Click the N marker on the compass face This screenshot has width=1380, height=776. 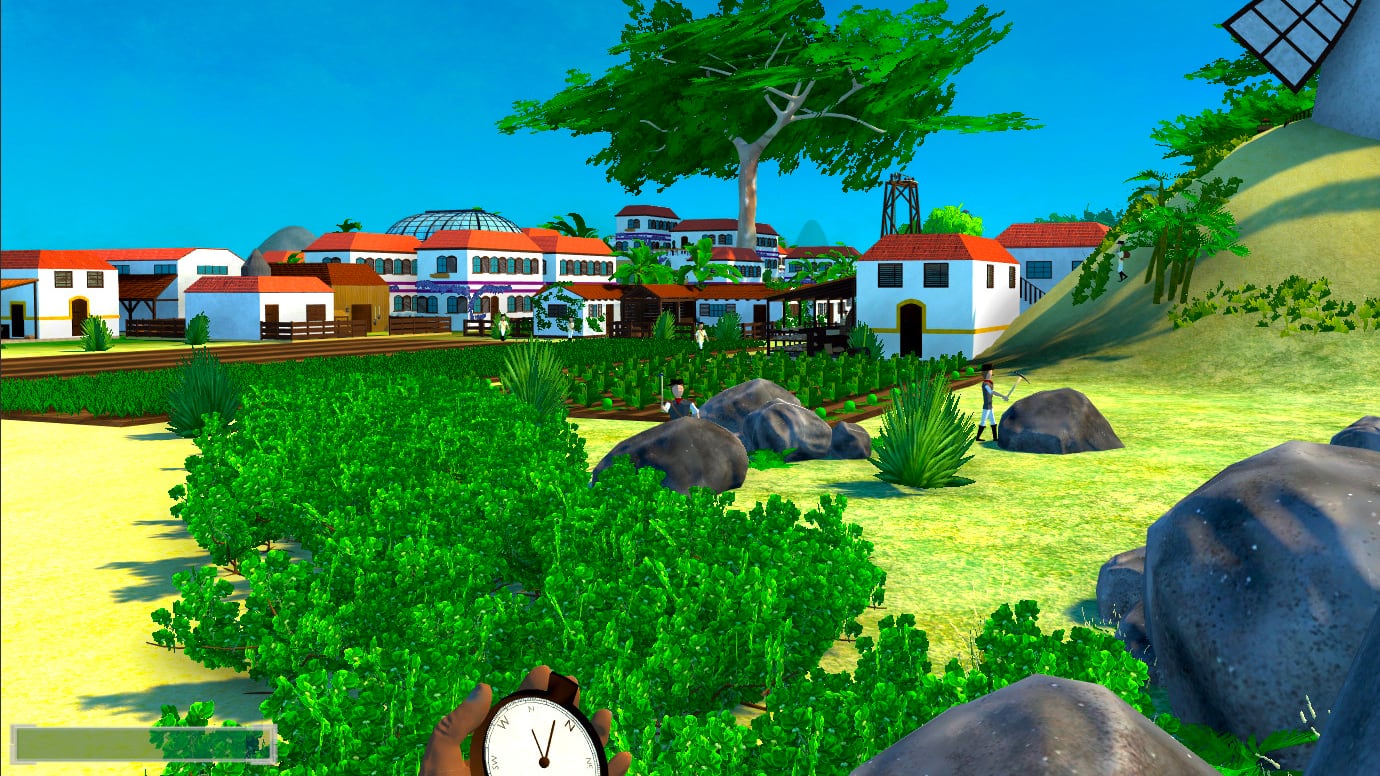570,724
